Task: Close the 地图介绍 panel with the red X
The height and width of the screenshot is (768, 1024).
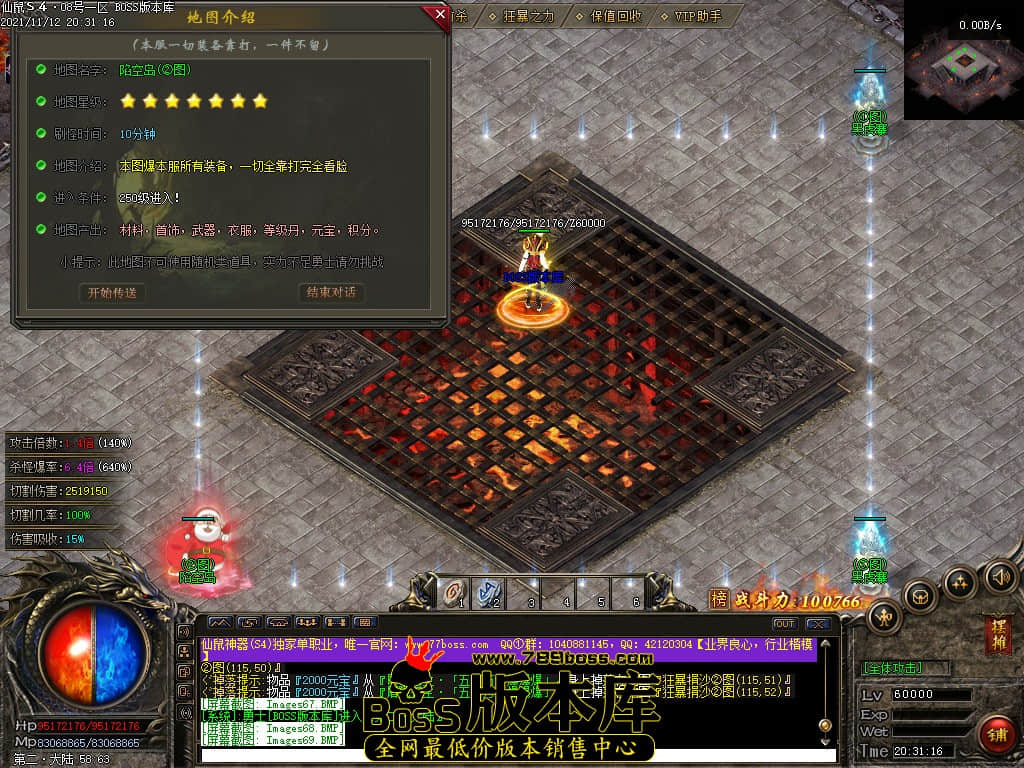Action: point(439,14)
